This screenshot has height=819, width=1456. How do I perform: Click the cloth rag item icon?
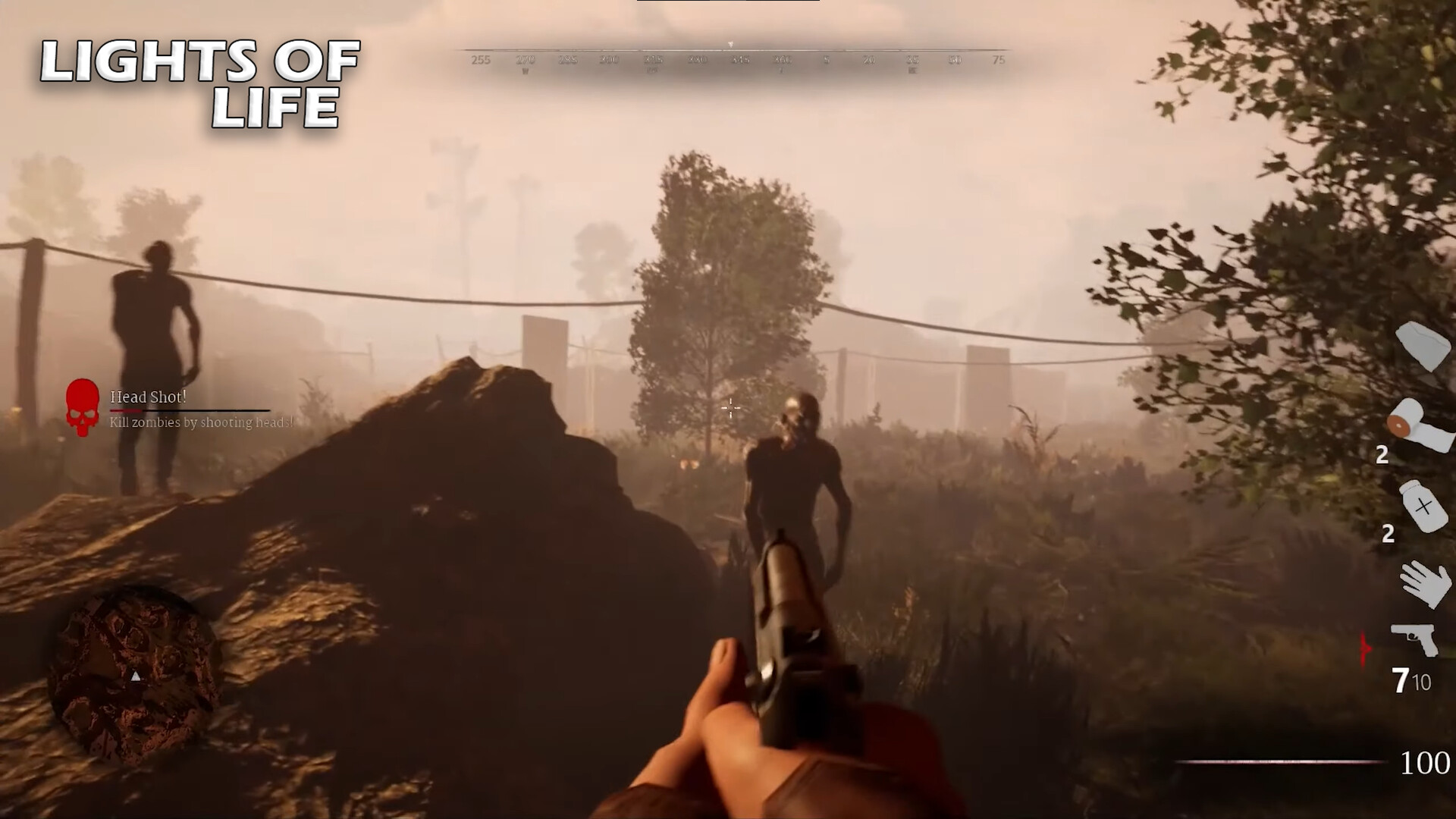[x=1421, y=345]
